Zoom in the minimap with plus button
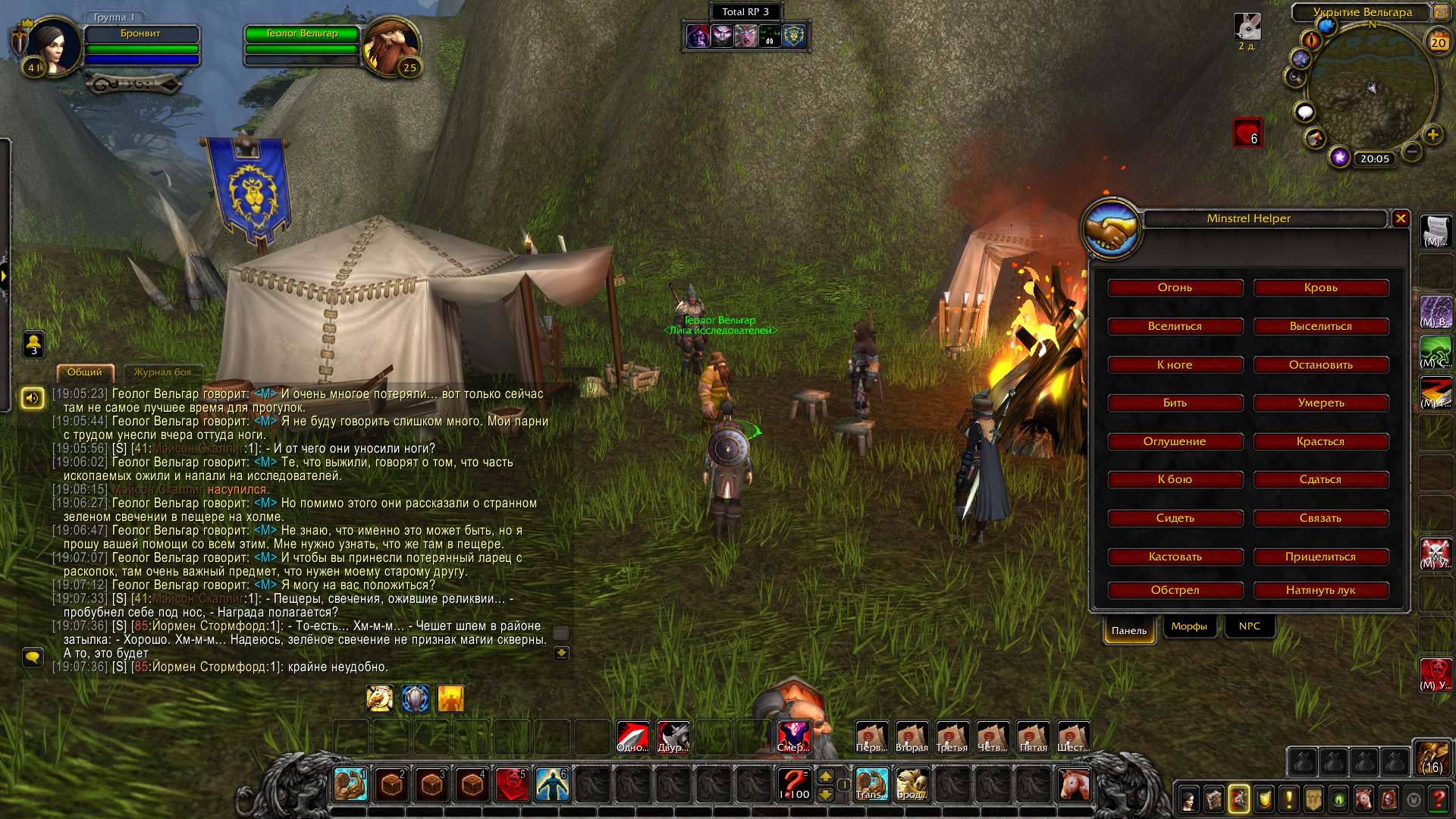Viewport: 1456px width, 819px height. coord(1432,135)
